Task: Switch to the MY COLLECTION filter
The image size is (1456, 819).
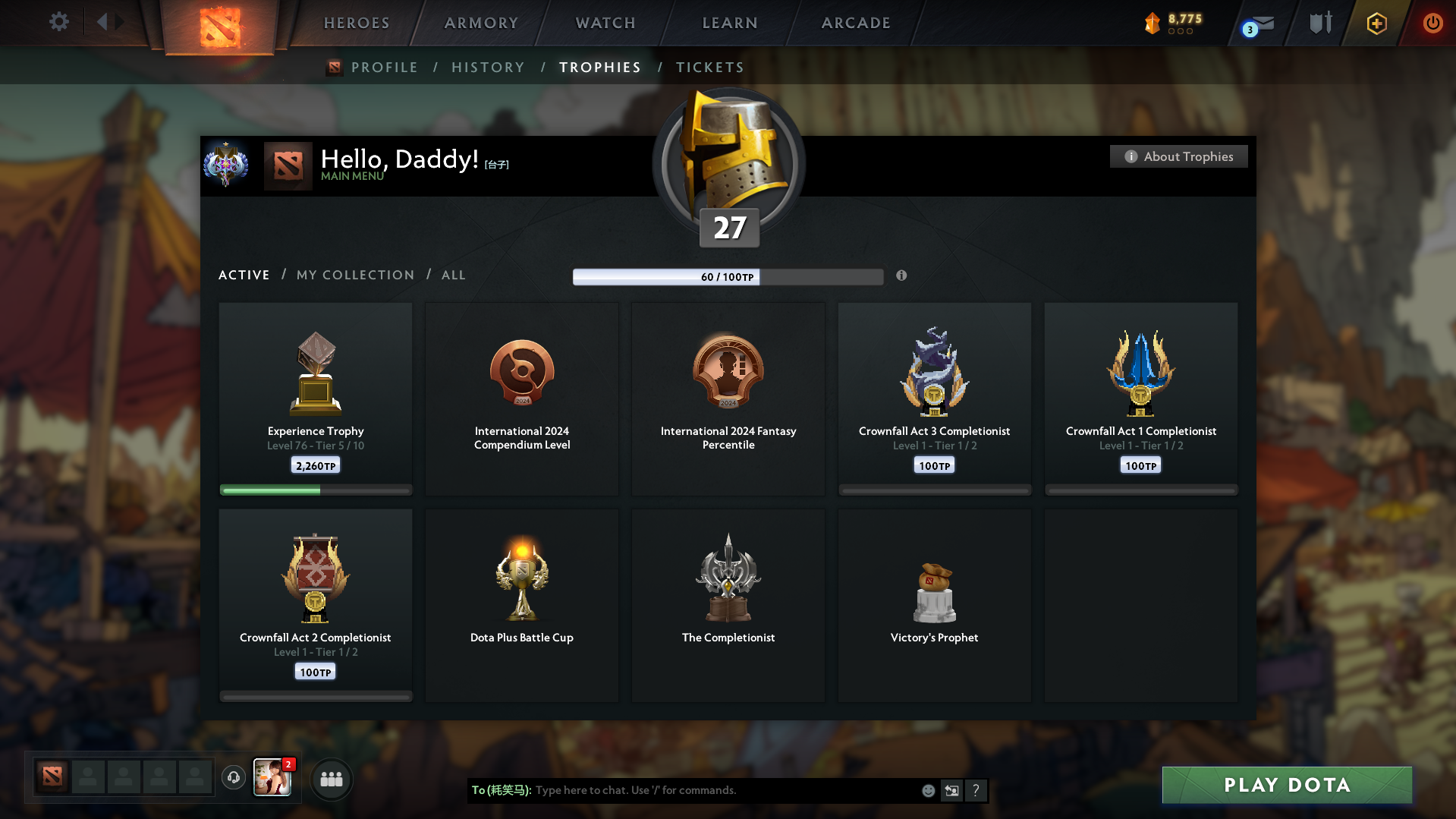Action: (354, 275)
